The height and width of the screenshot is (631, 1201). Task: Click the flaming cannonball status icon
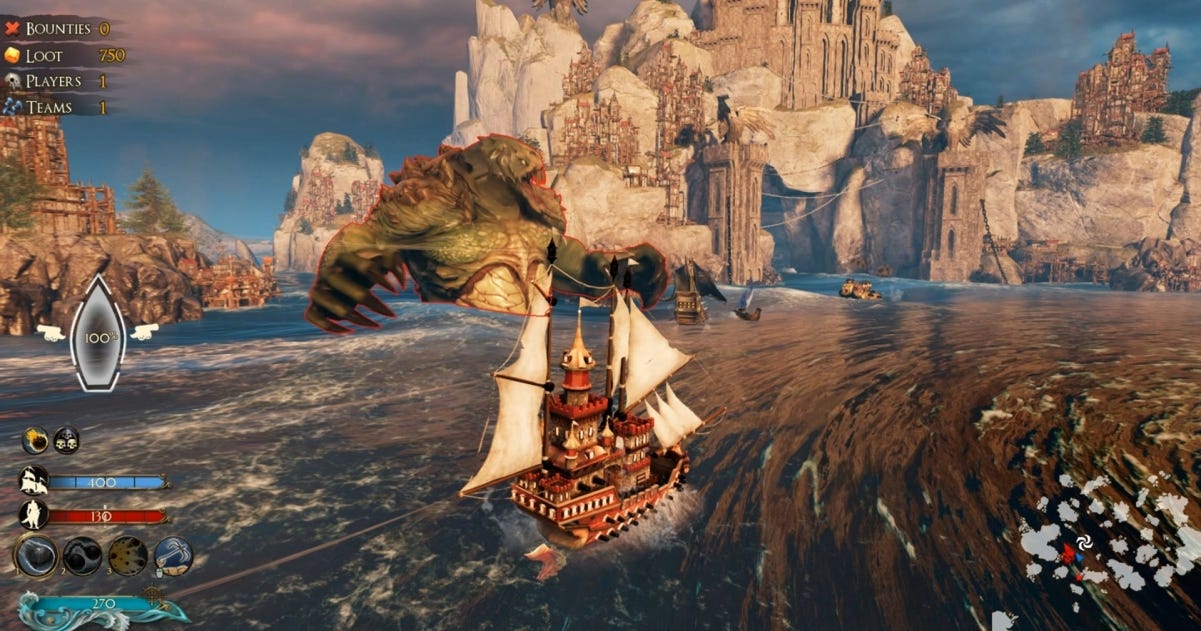click(x=36, y=440)
